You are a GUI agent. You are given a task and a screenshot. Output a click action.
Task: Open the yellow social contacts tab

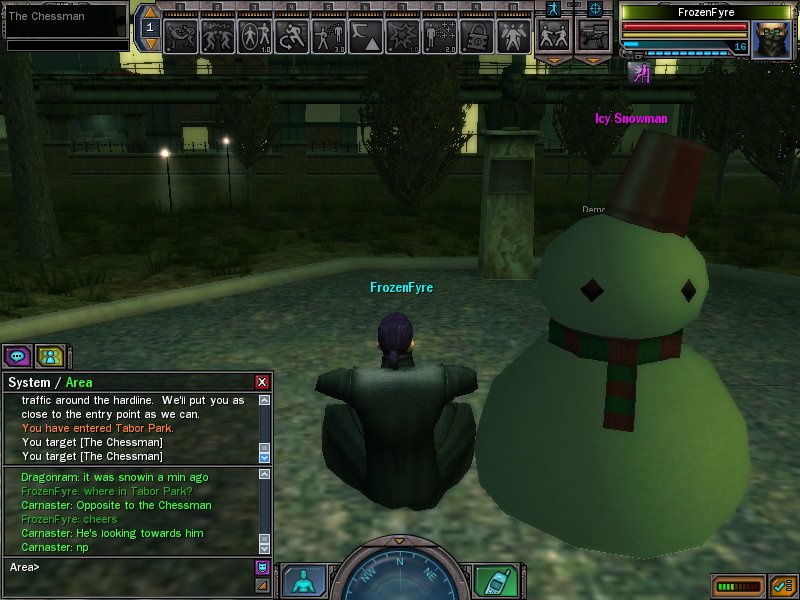[x=48, y=355]
